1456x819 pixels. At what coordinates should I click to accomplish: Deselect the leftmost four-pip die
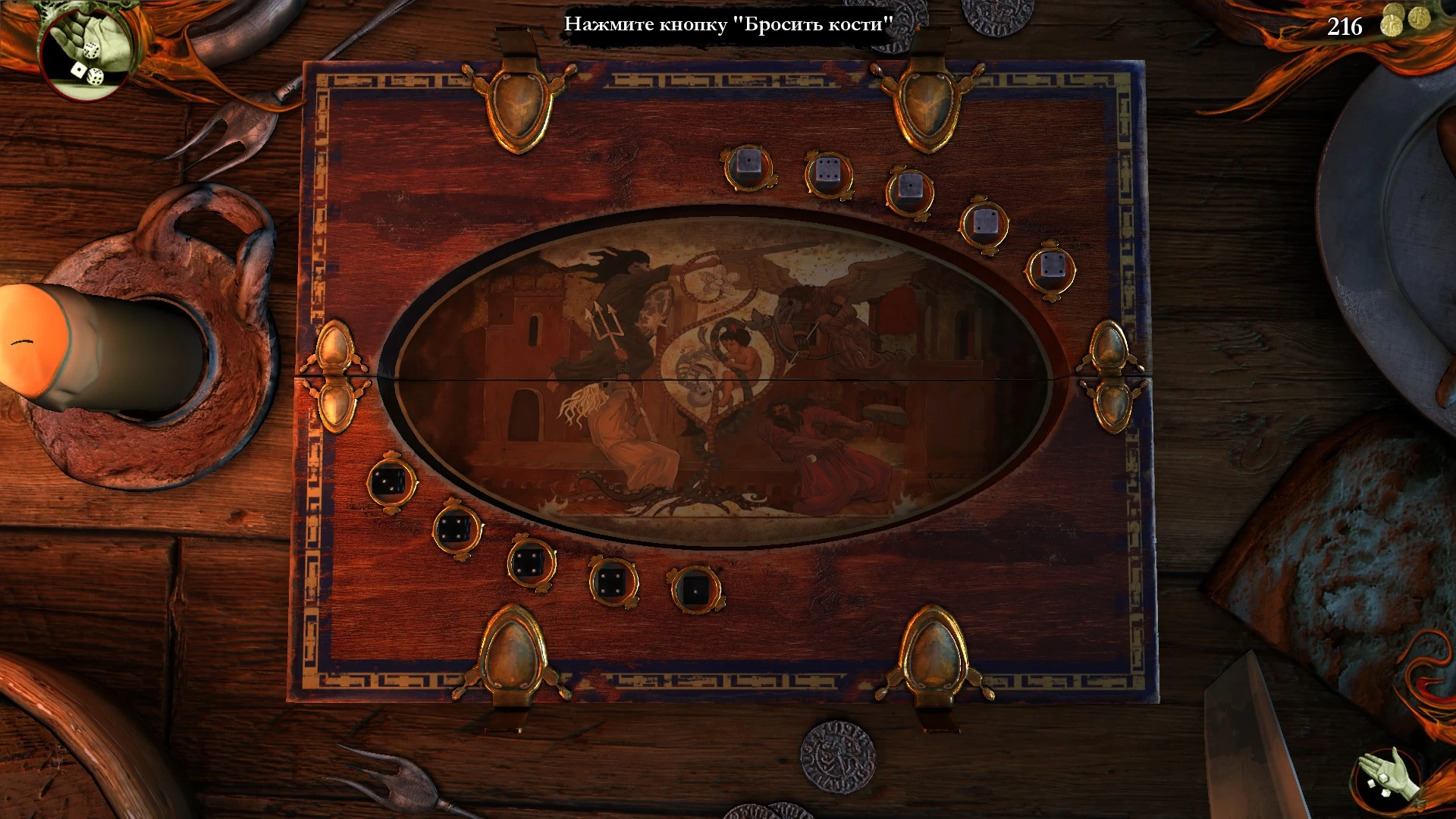[x=453, y=528]
